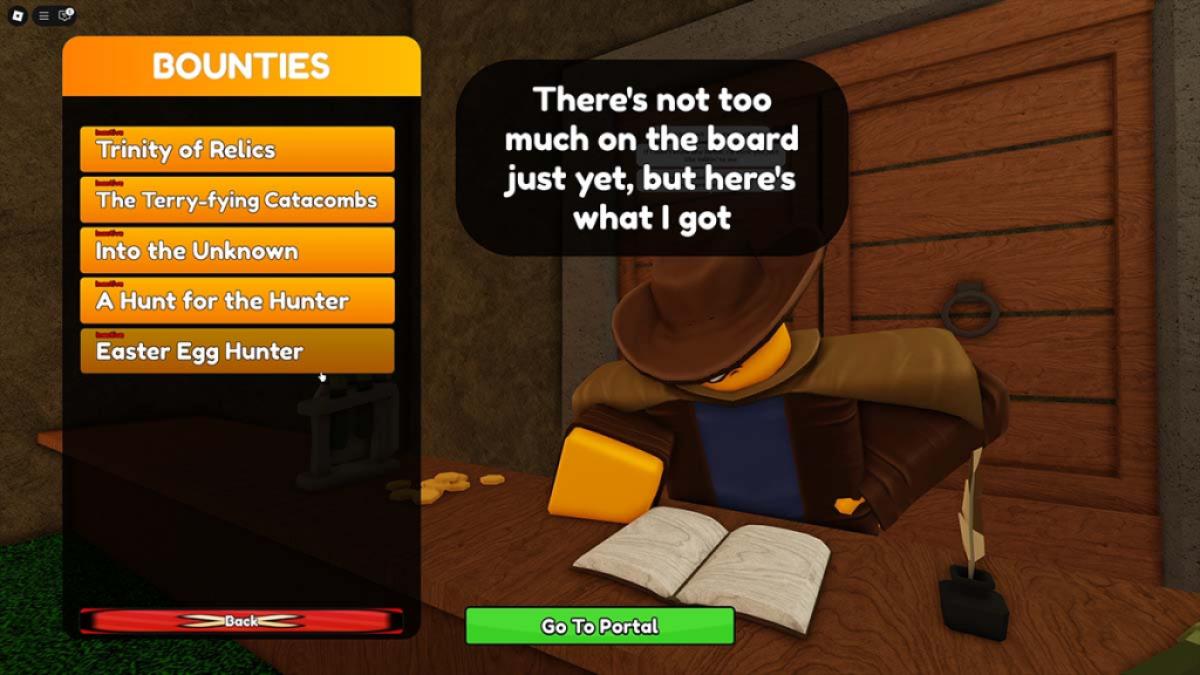
Task: Click the green Go To Portal button
Action: (x=599, y=626)
